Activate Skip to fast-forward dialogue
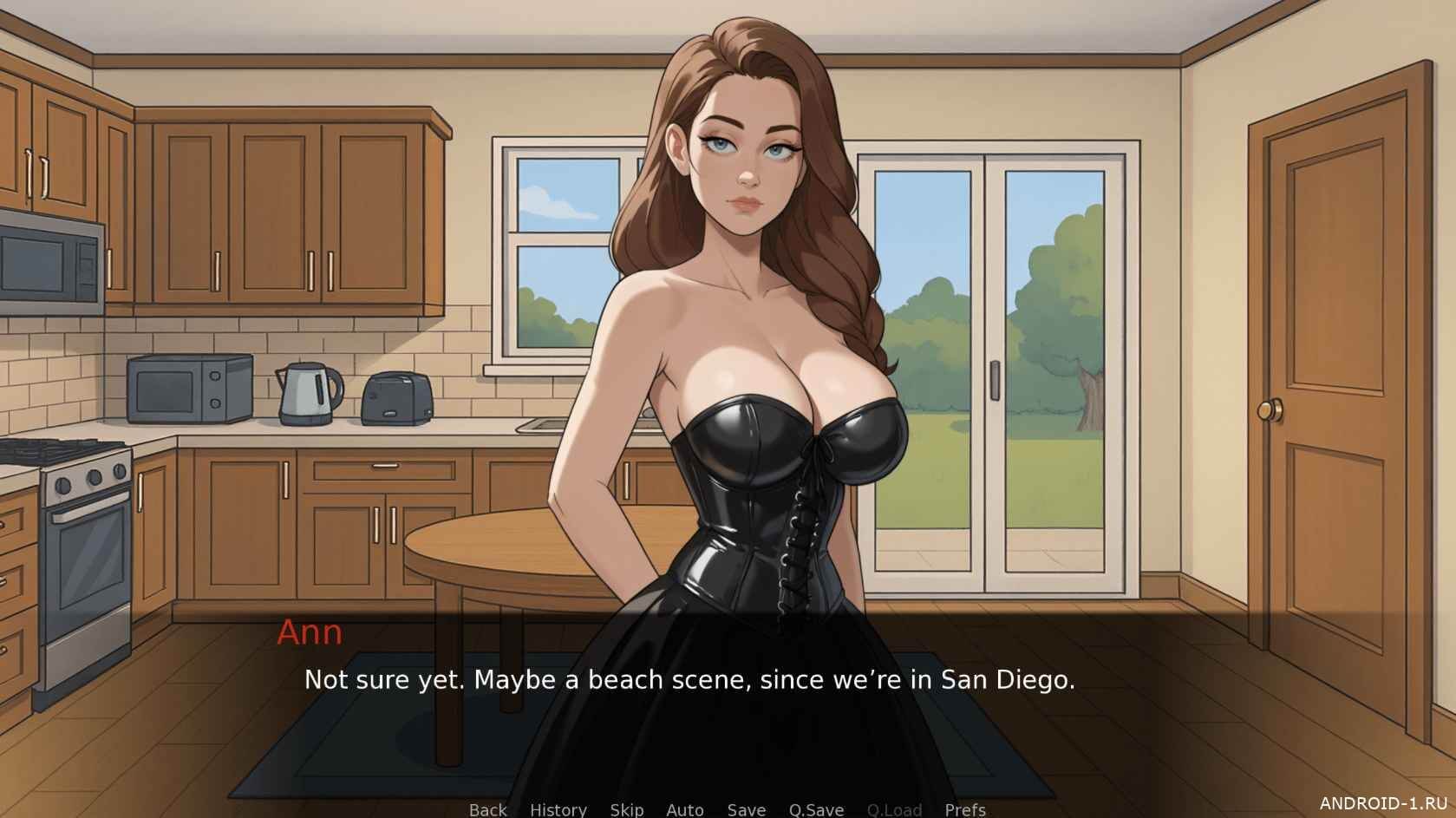The height and width of the screenshot is (818, 1456). (x=626, y=809)
